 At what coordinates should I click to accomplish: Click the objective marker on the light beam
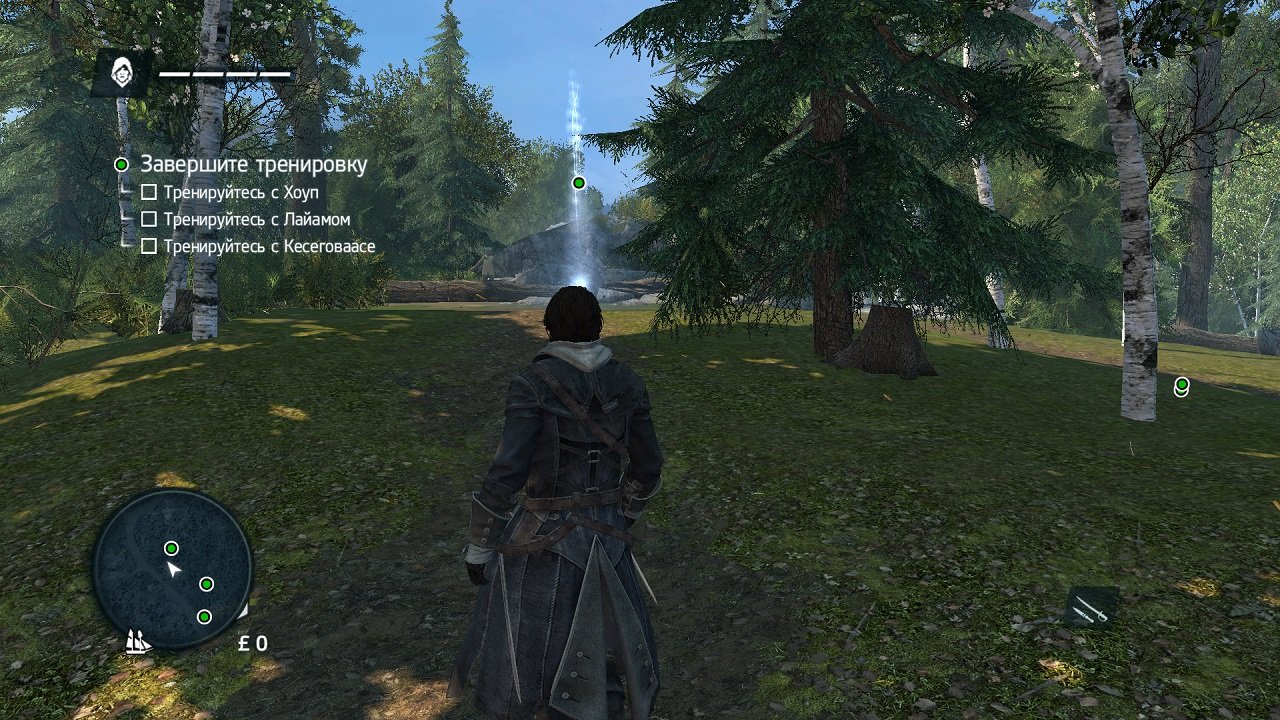click(578, 182)
